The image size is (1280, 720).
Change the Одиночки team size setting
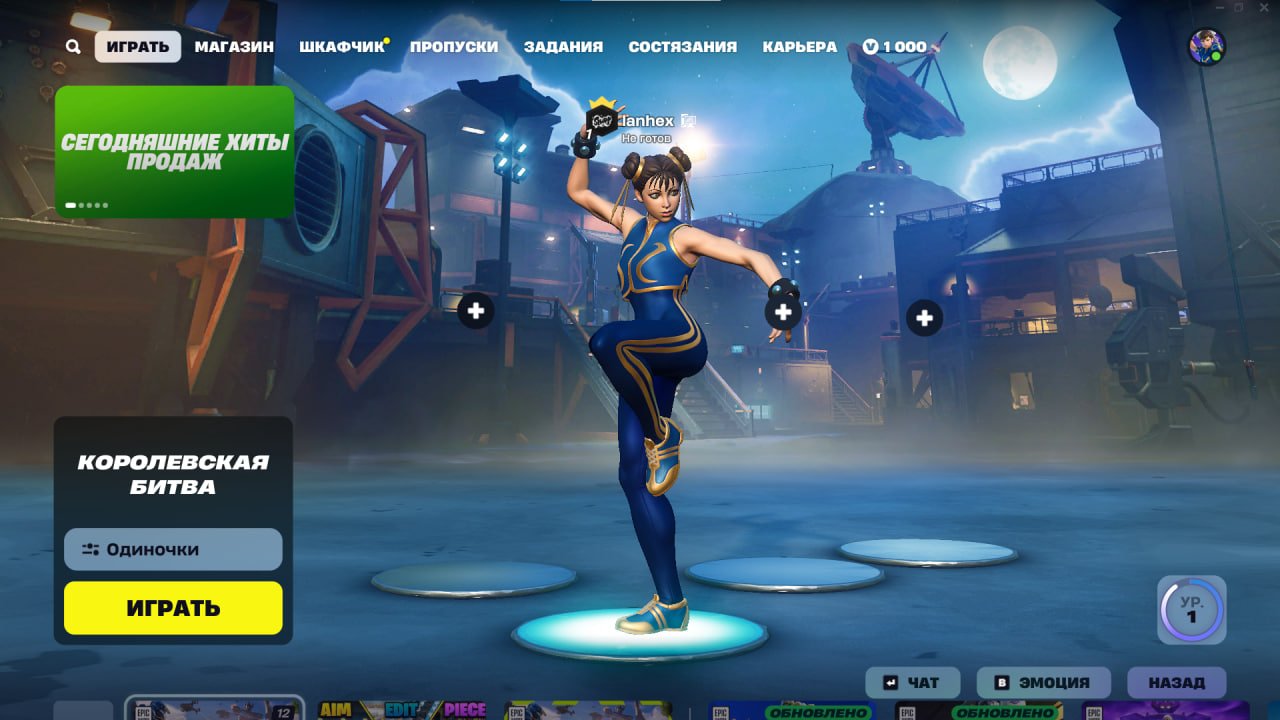click(173, 549)
